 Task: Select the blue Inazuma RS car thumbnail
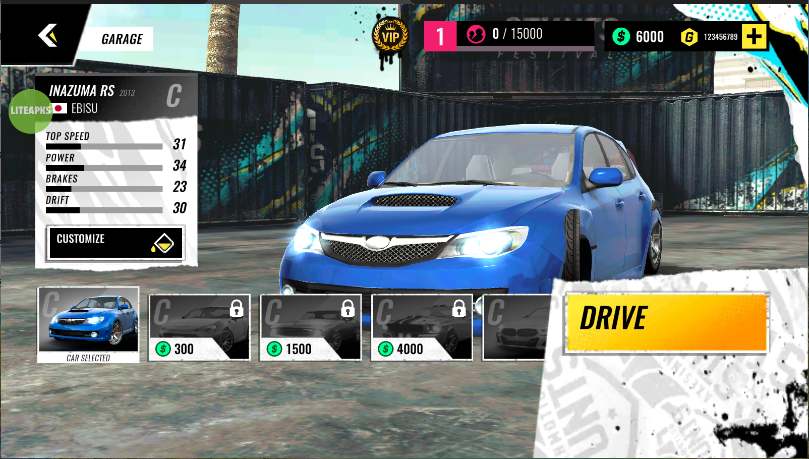[88, 320]
